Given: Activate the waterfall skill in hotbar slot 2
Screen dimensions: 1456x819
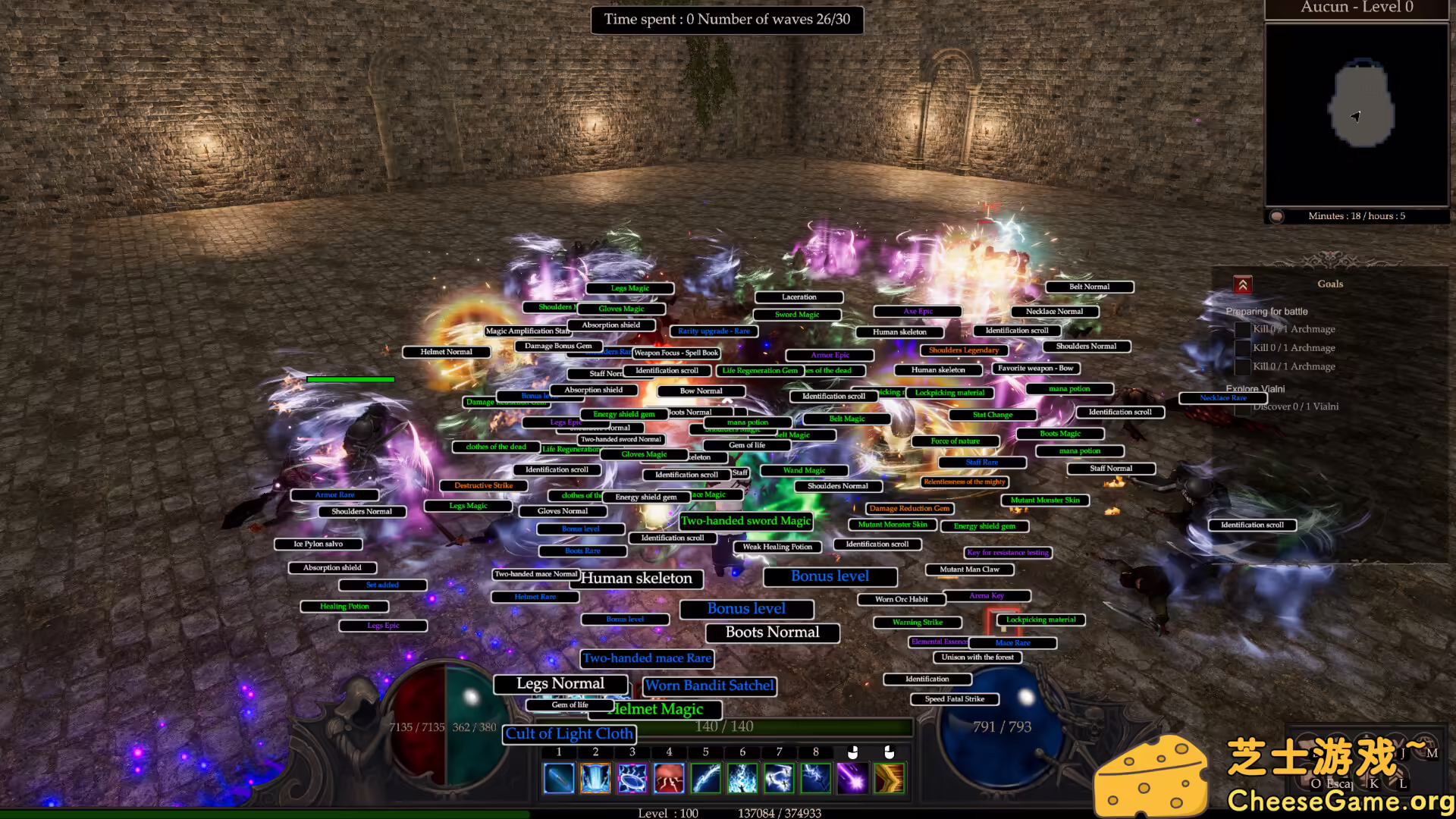Looking at the screenshot, I should 595,778.
